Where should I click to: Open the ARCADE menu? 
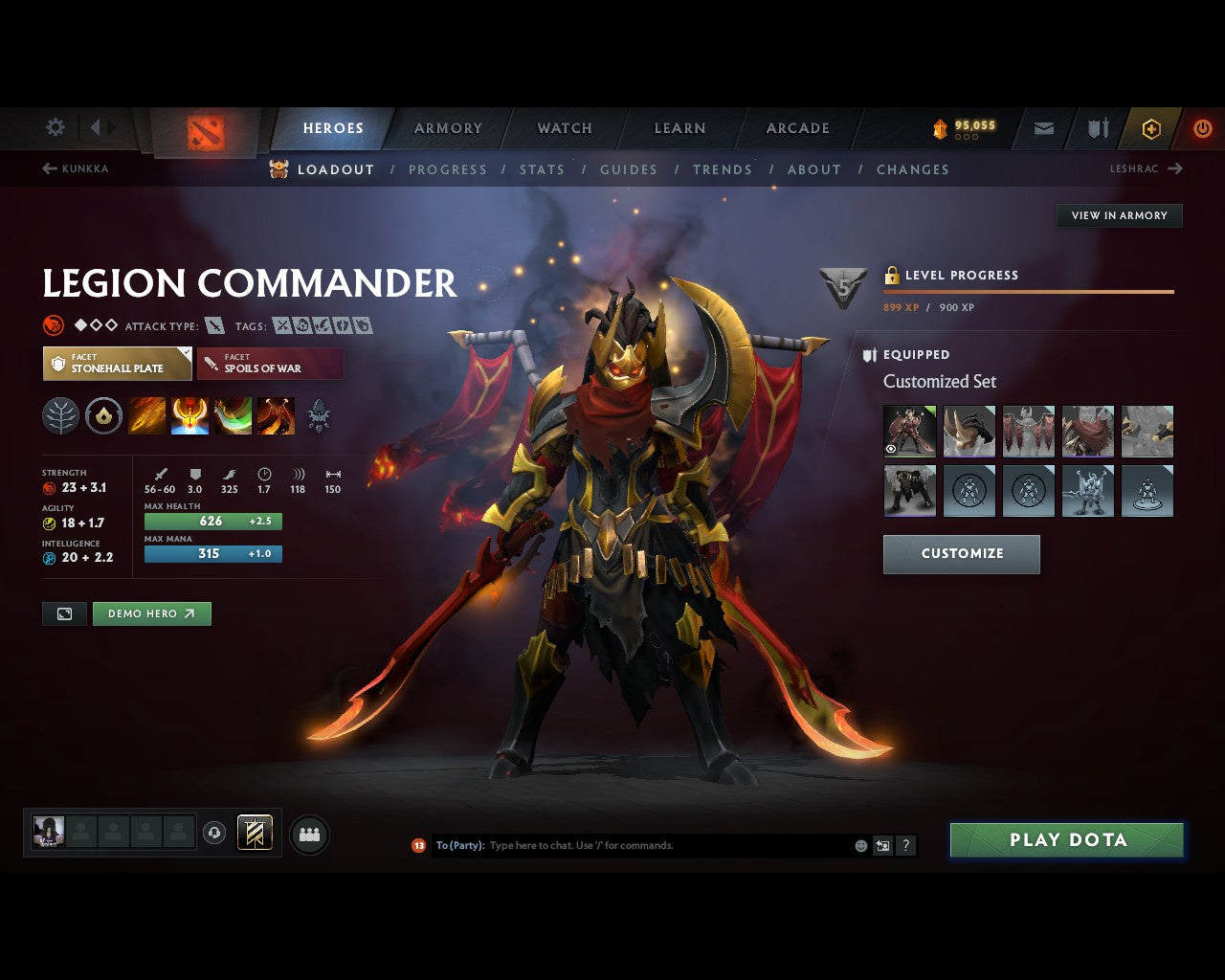797,127
